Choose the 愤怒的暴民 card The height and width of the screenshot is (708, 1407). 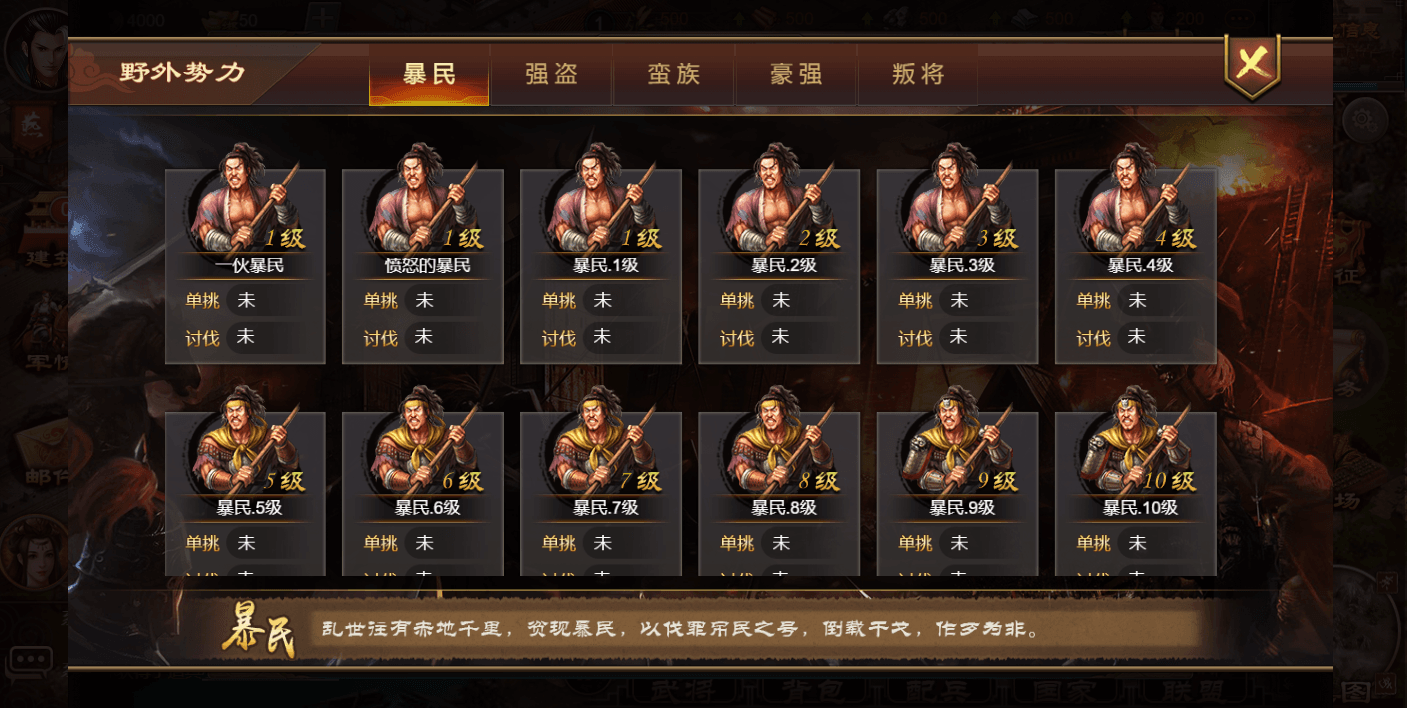(423, 265)
